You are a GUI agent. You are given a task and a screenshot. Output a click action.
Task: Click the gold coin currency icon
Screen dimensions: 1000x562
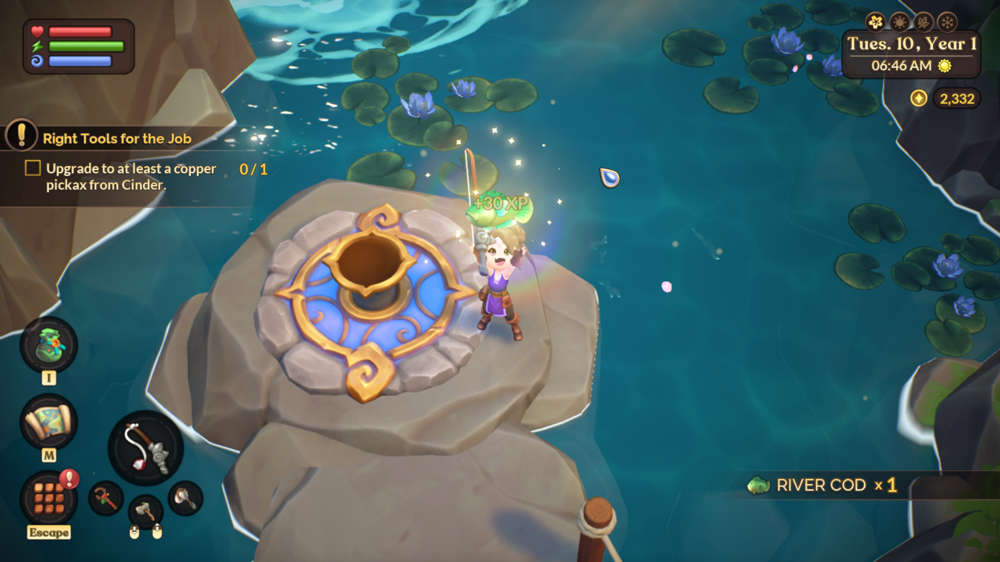point(919,98)
